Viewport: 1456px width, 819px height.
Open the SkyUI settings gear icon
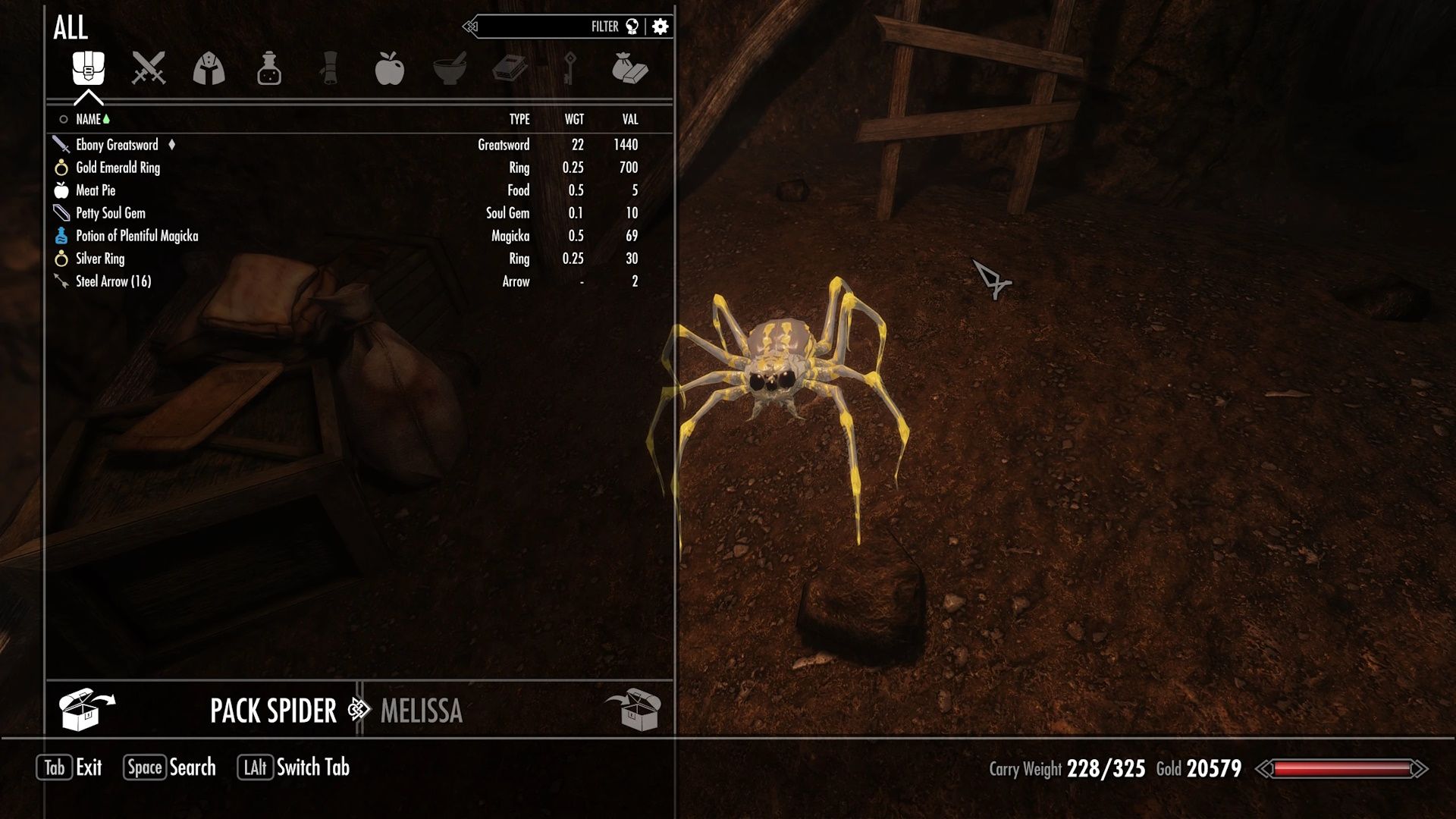[659, 26]
